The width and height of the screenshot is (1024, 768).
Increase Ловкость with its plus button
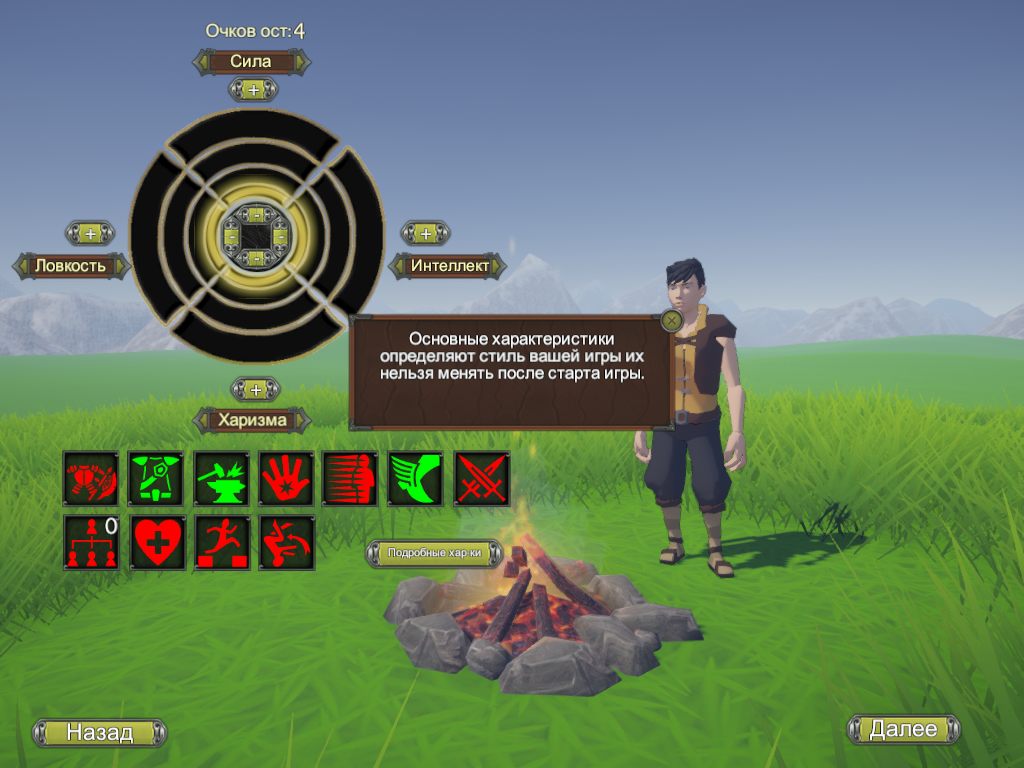point(90,233)
